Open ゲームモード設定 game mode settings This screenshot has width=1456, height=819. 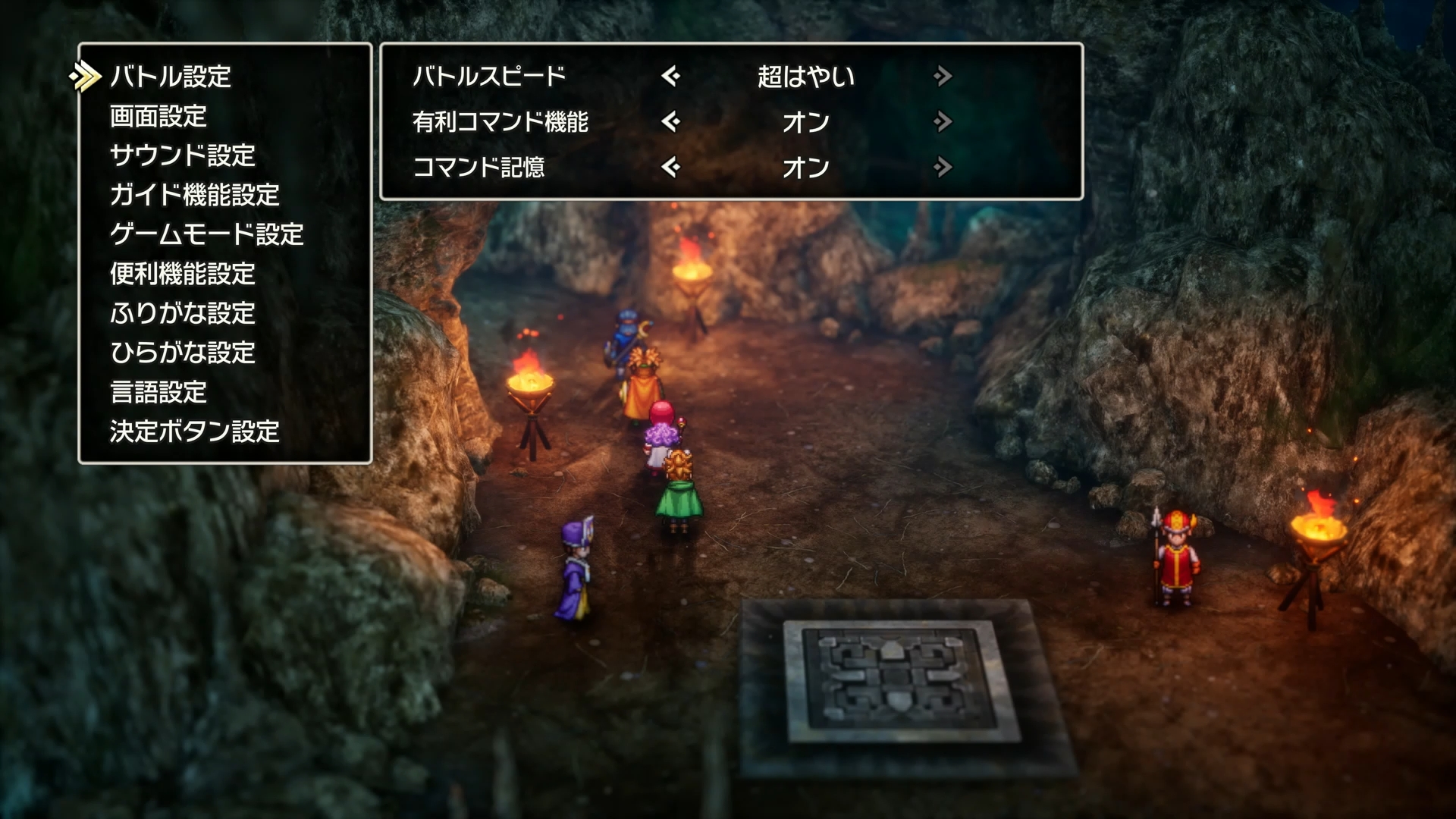point(205,236)
